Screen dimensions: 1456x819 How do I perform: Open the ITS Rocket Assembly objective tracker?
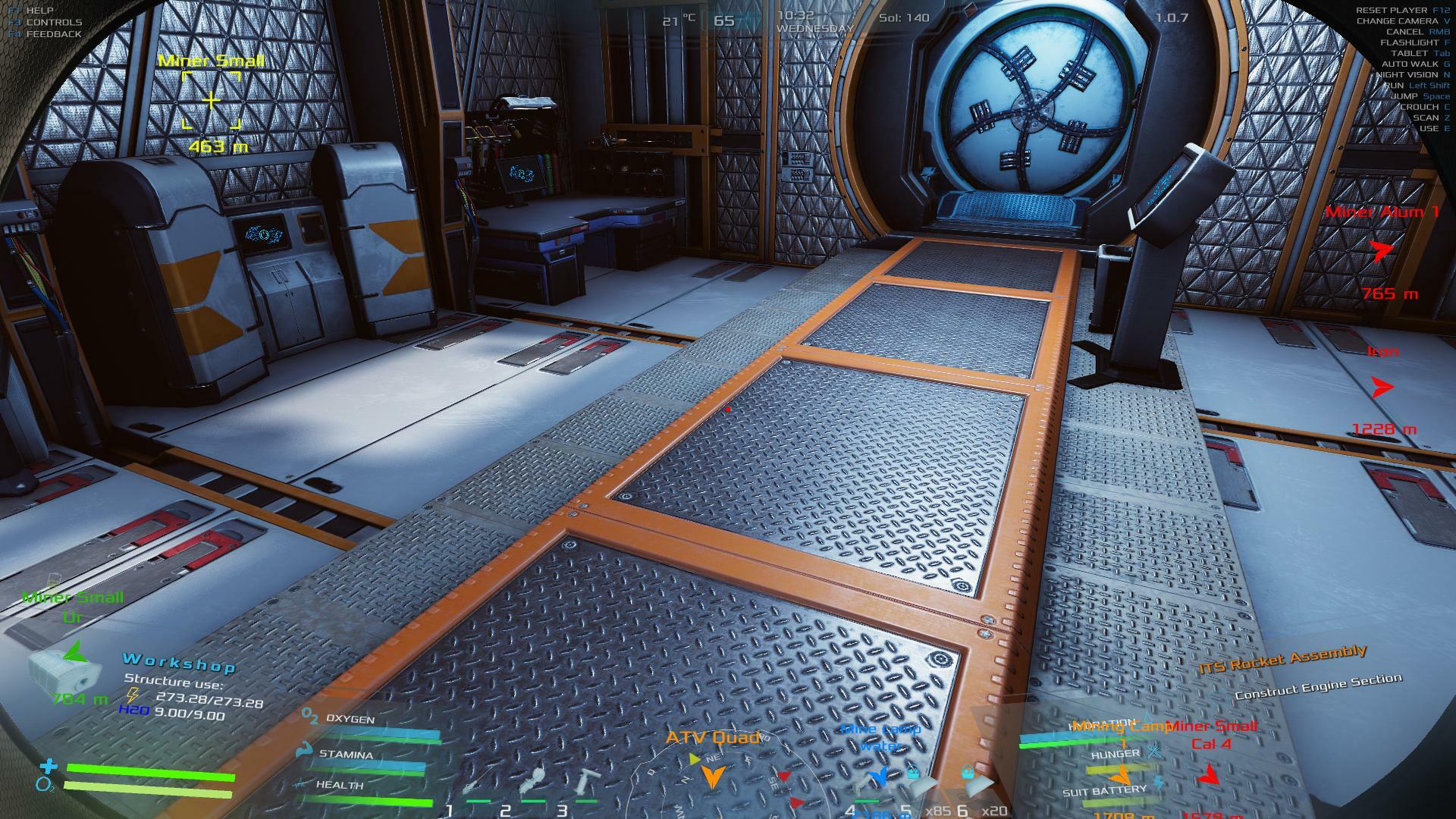[x=1282, y=660]
